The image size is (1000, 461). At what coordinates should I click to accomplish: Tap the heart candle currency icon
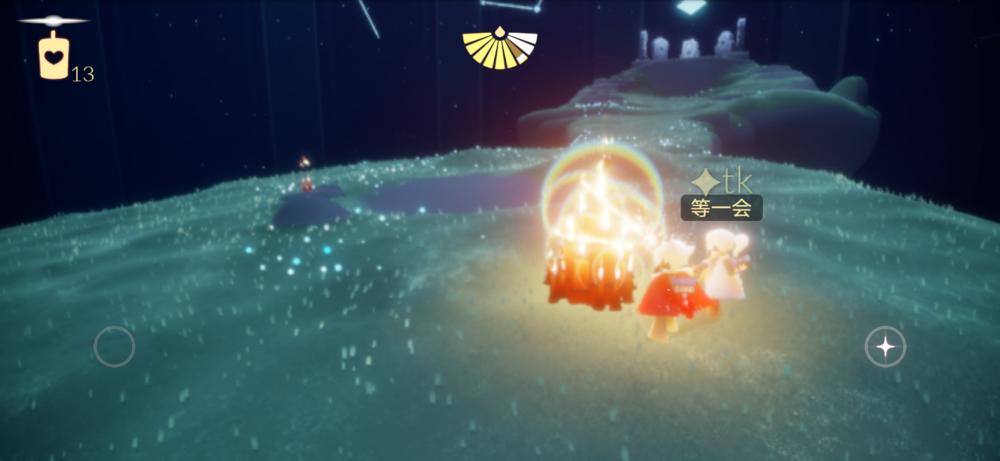tap(54, 56)
